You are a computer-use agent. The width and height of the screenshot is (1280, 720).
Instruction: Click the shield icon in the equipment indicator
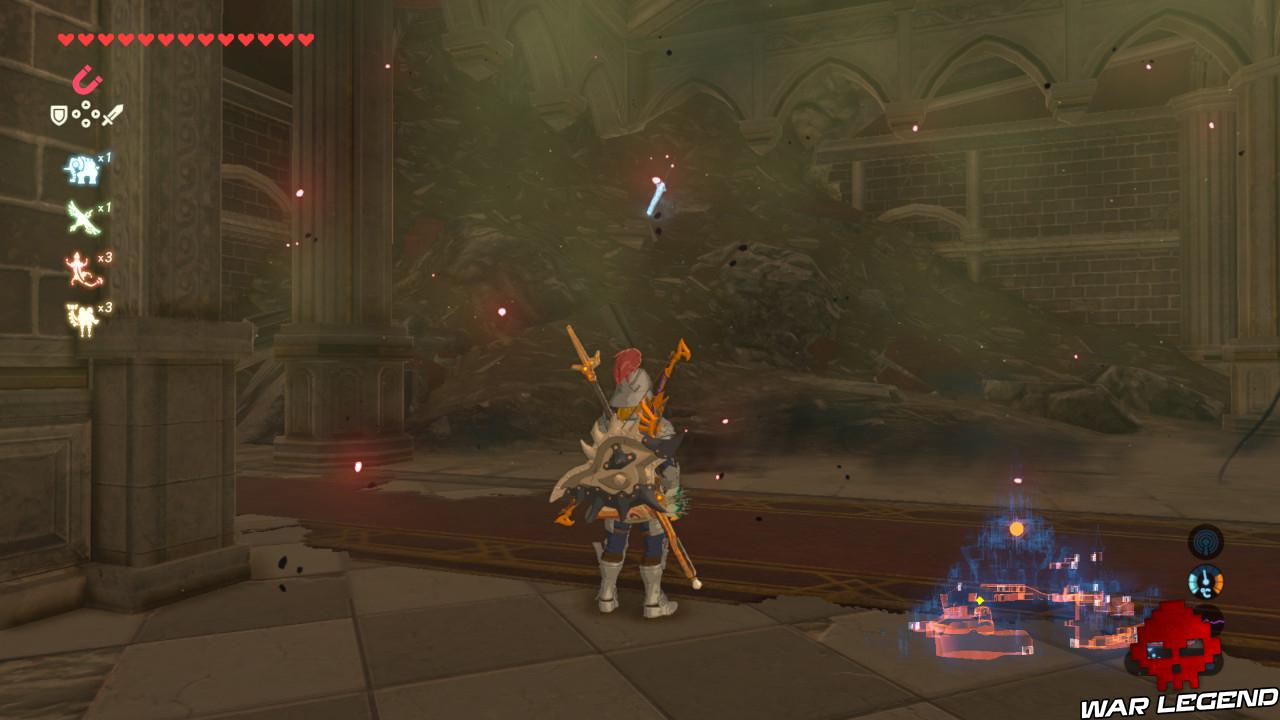[59, 115]
